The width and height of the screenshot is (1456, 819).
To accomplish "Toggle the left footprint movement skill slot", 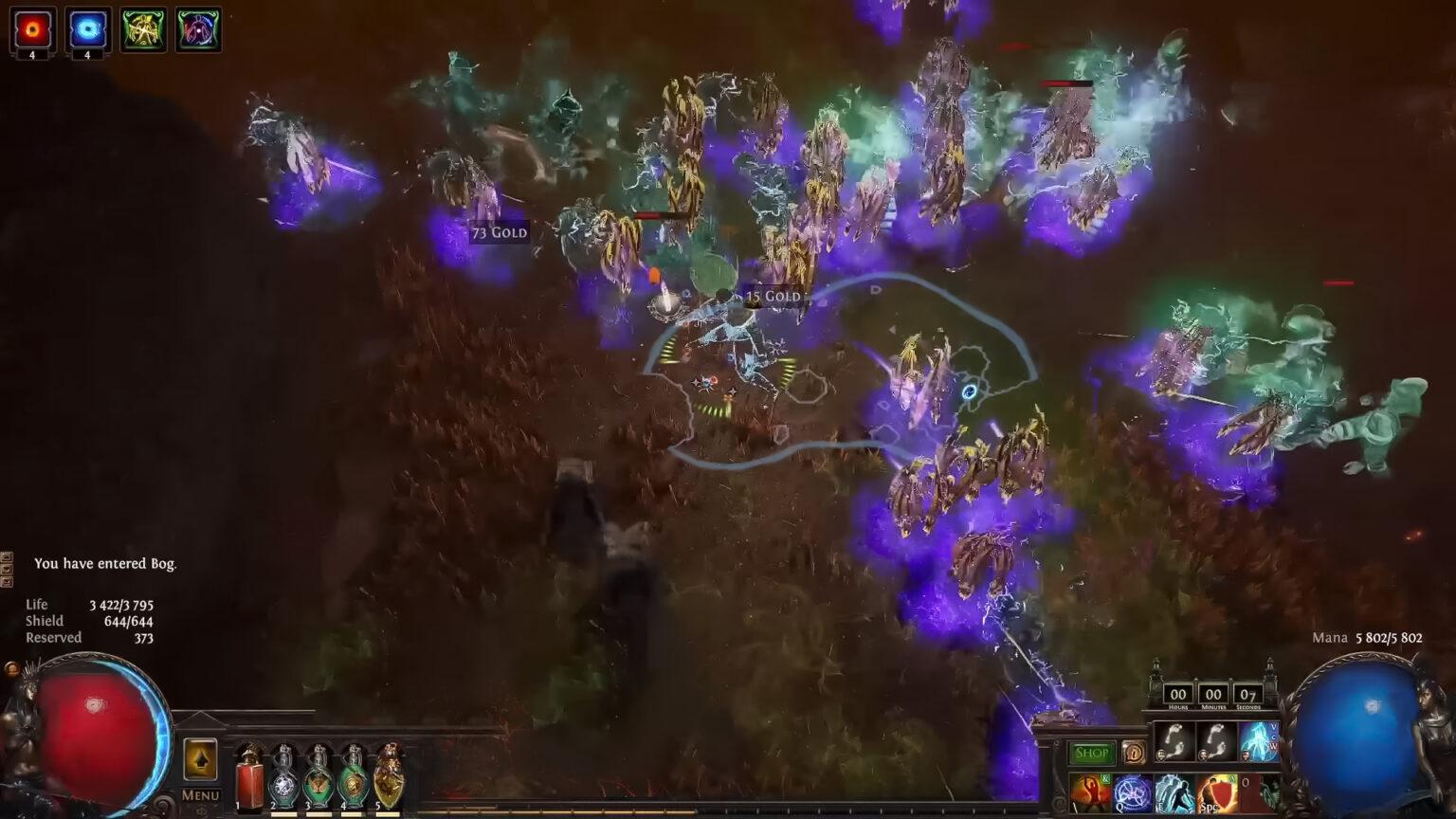I will [1174, 741].
